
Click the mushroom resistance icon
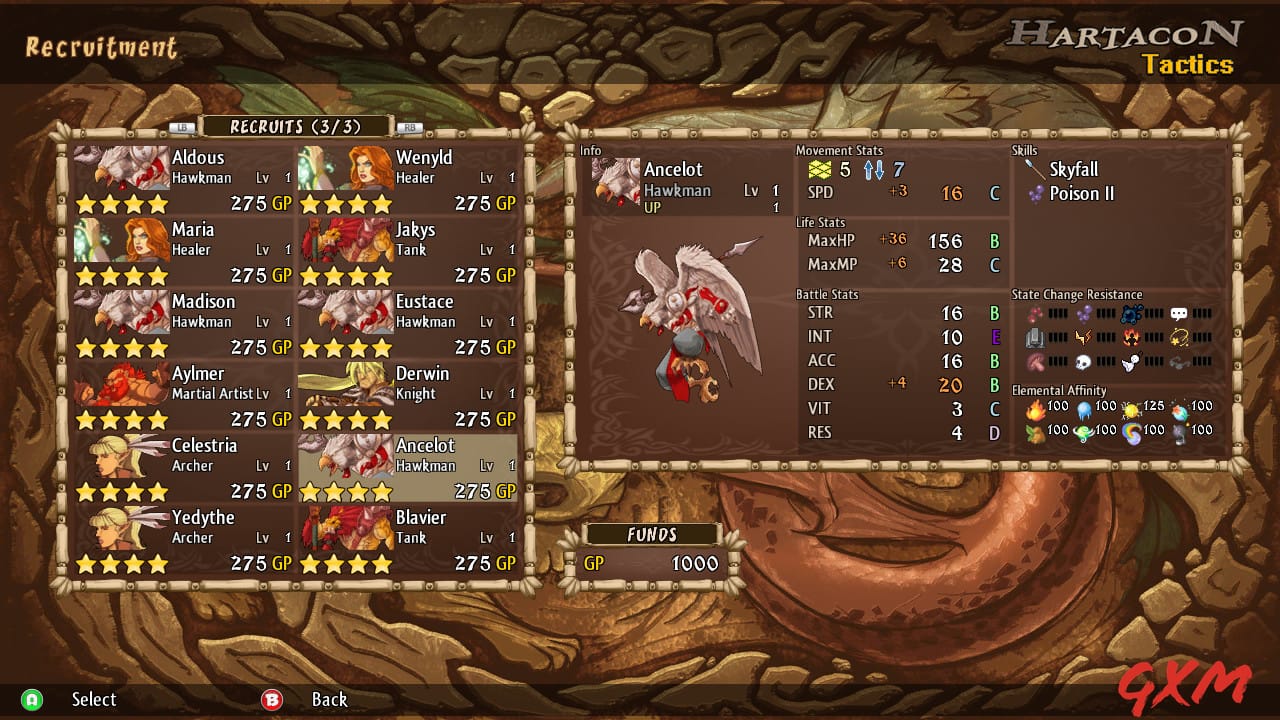[x=1036, y=362]
